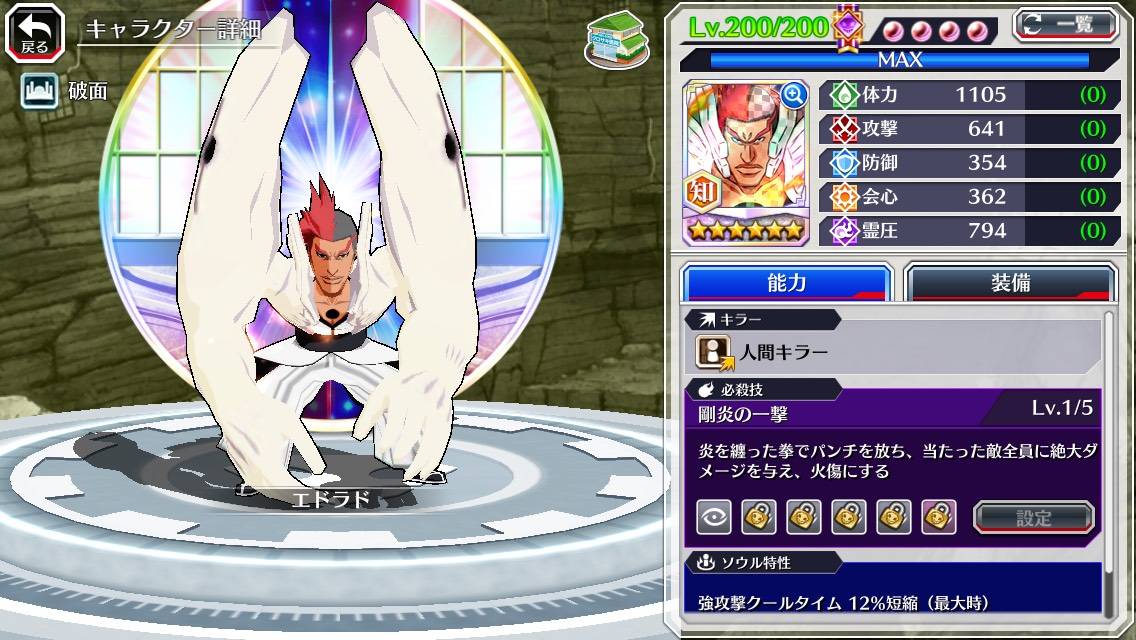Switch to the 能力 tab
The width and height of the screenshot is (1136, 640).
(786, 283)
